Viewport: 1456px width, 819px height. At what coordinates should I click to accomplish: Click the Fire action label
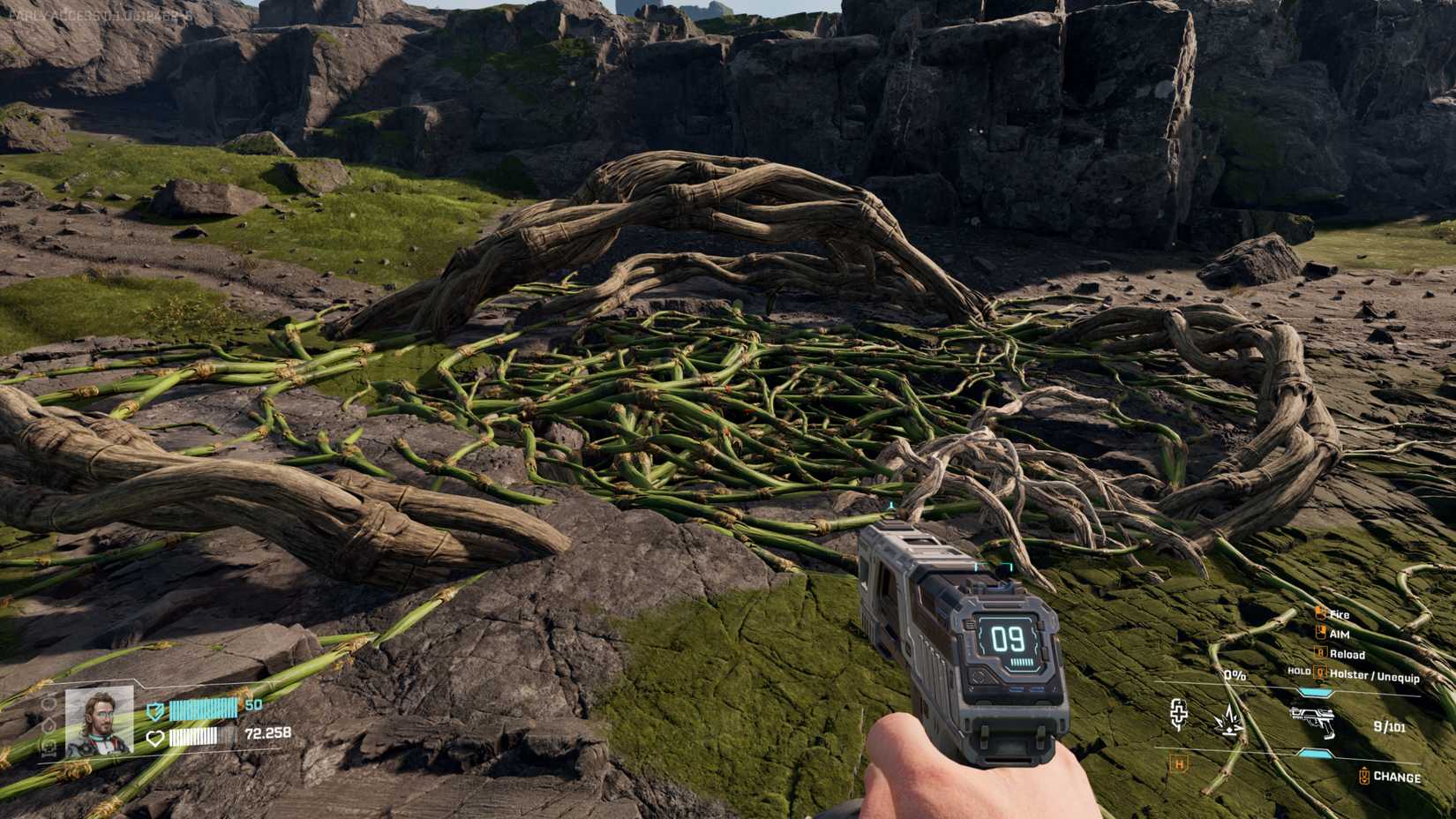[1339, 613]
